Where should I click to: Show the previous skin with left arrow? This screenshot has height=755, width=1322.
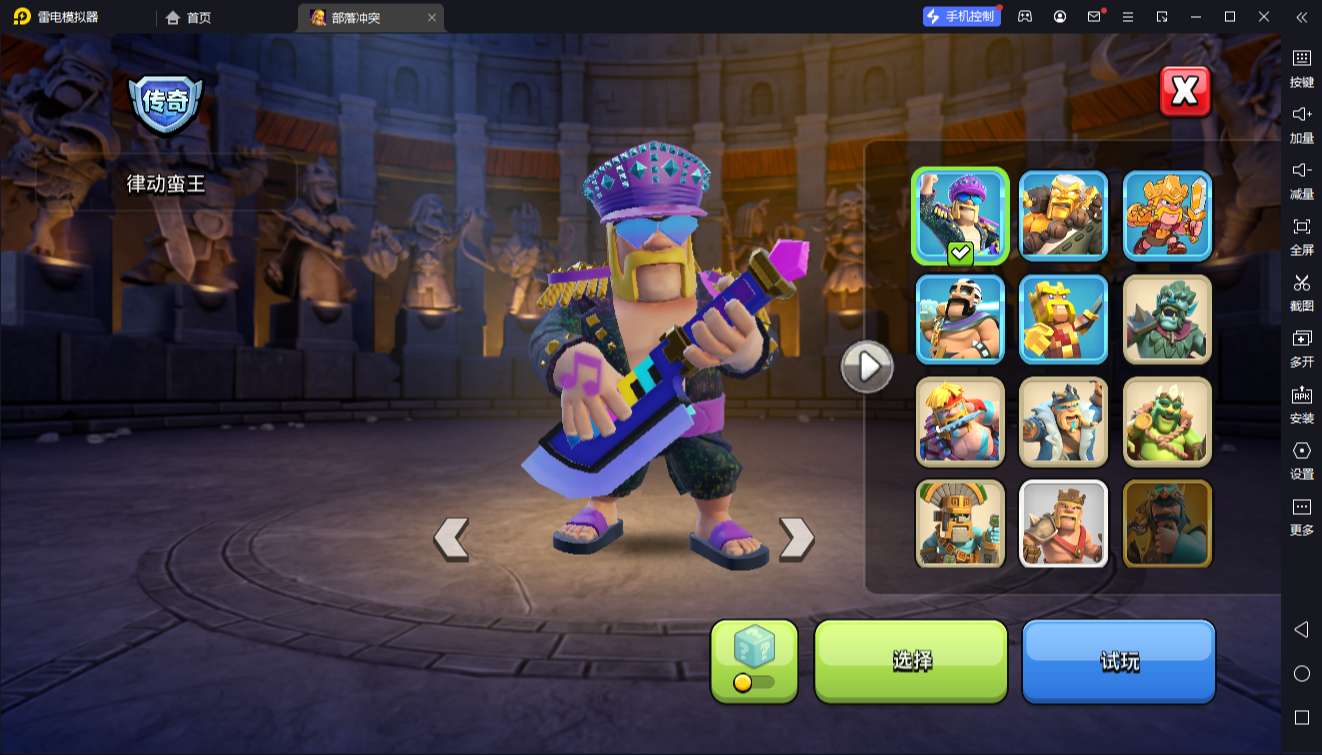(451, 539)
